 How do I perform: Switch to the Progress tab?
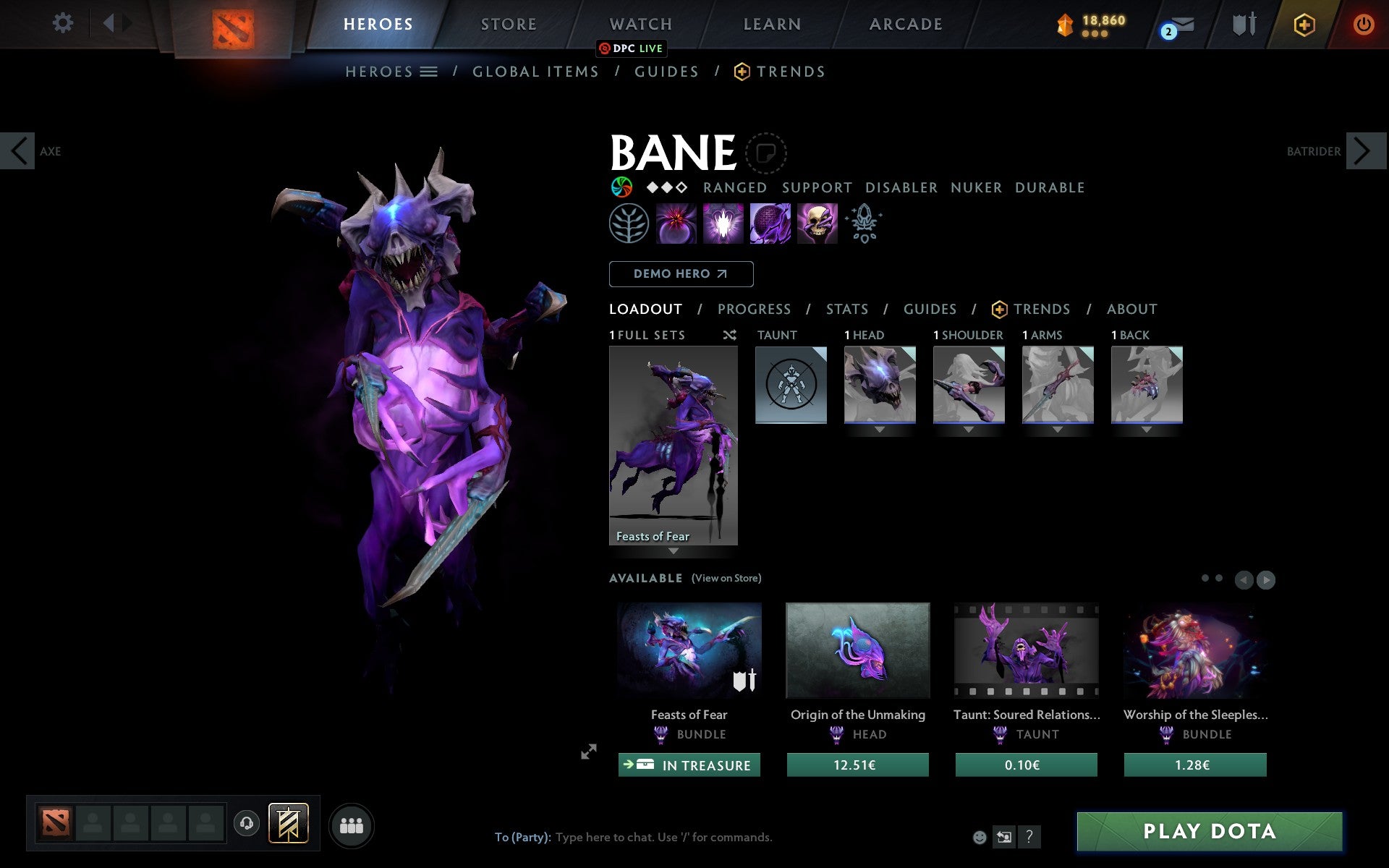(754, 309)
